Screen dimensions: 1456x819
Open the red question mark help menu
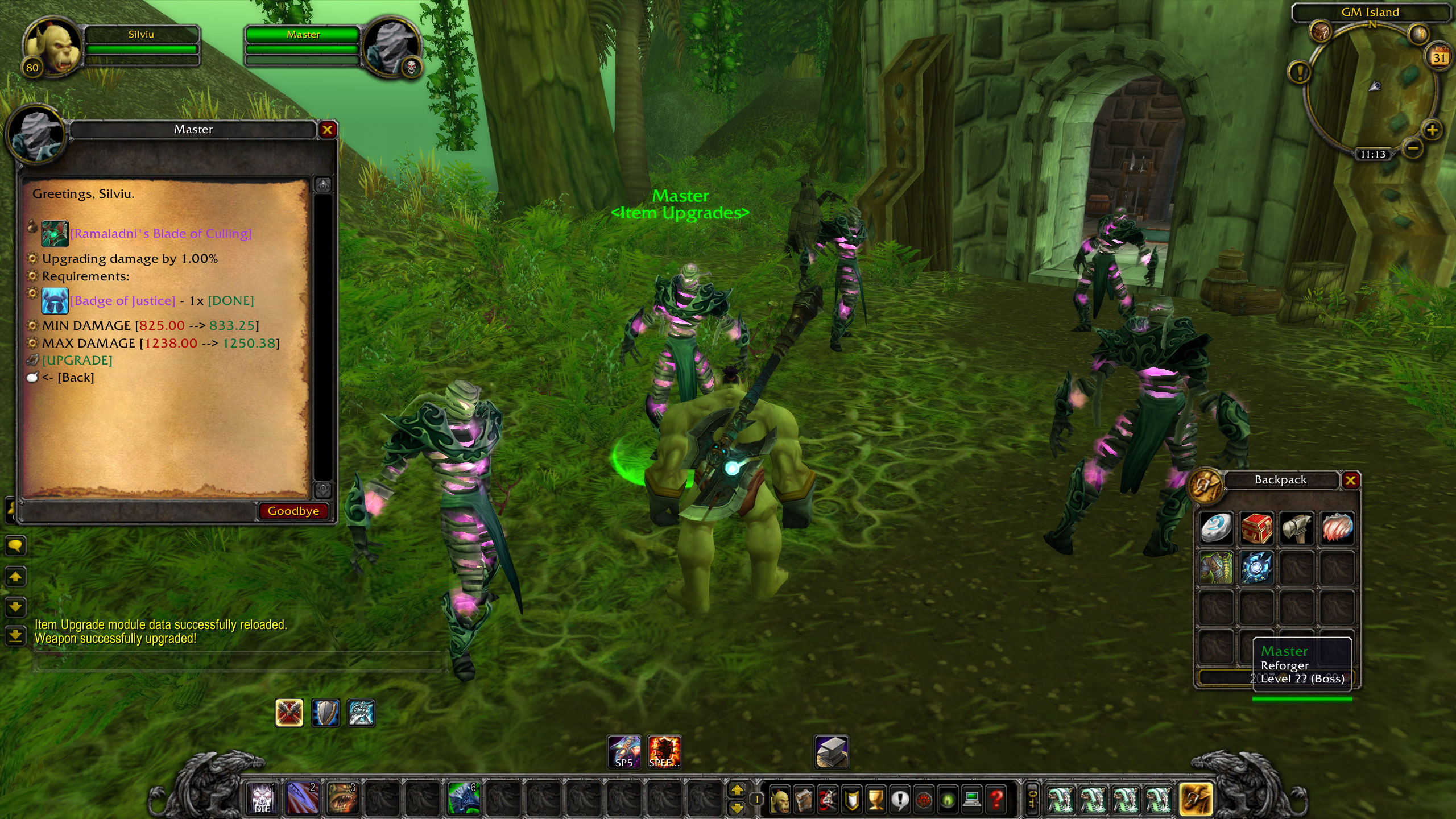(996, 800)
